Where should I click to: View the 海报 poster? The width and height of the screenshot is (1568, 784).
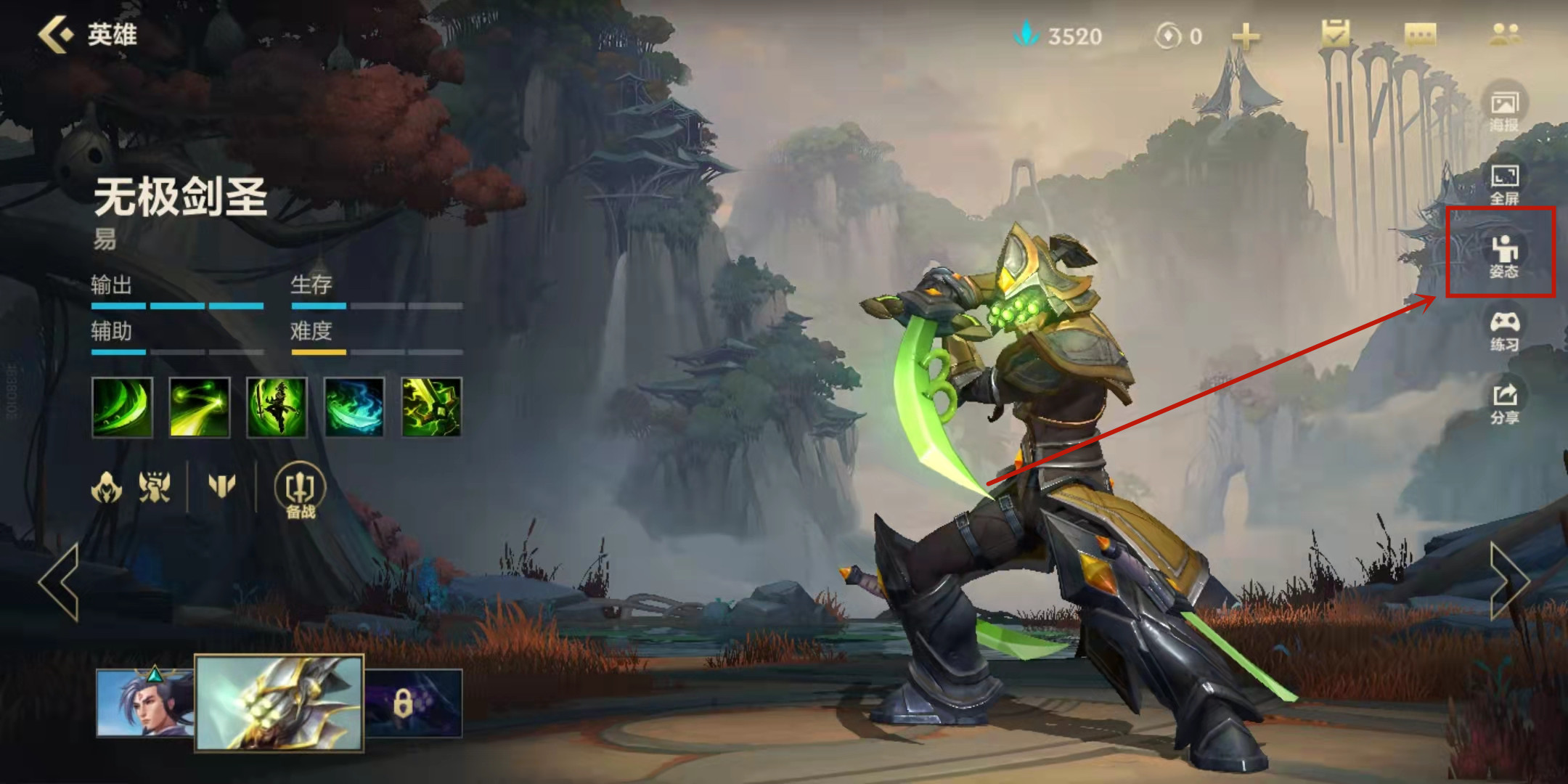click(1505, 109)
